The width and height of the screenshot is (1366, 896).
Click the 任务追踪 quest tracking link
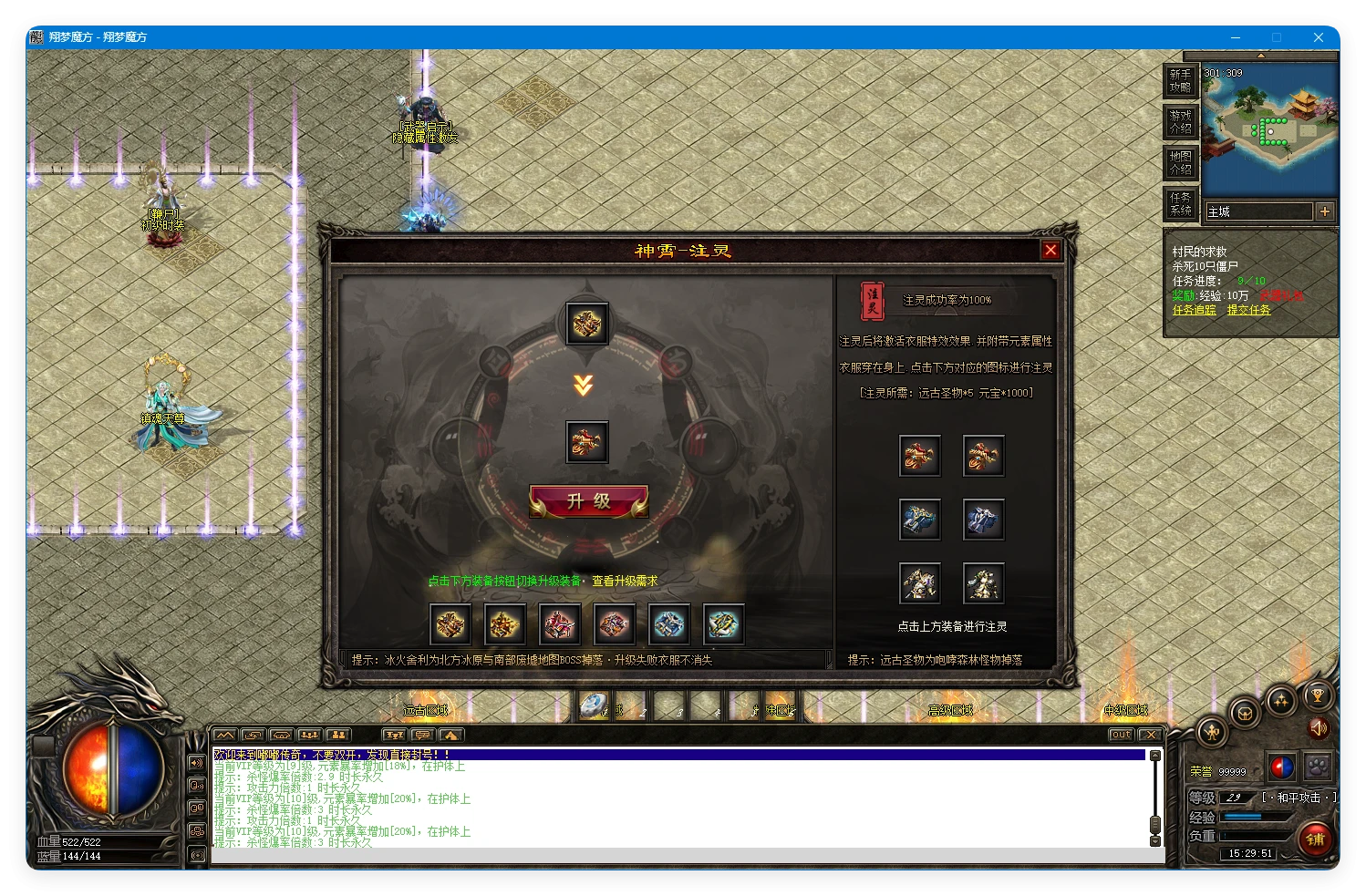click(x=1194, y=311)
